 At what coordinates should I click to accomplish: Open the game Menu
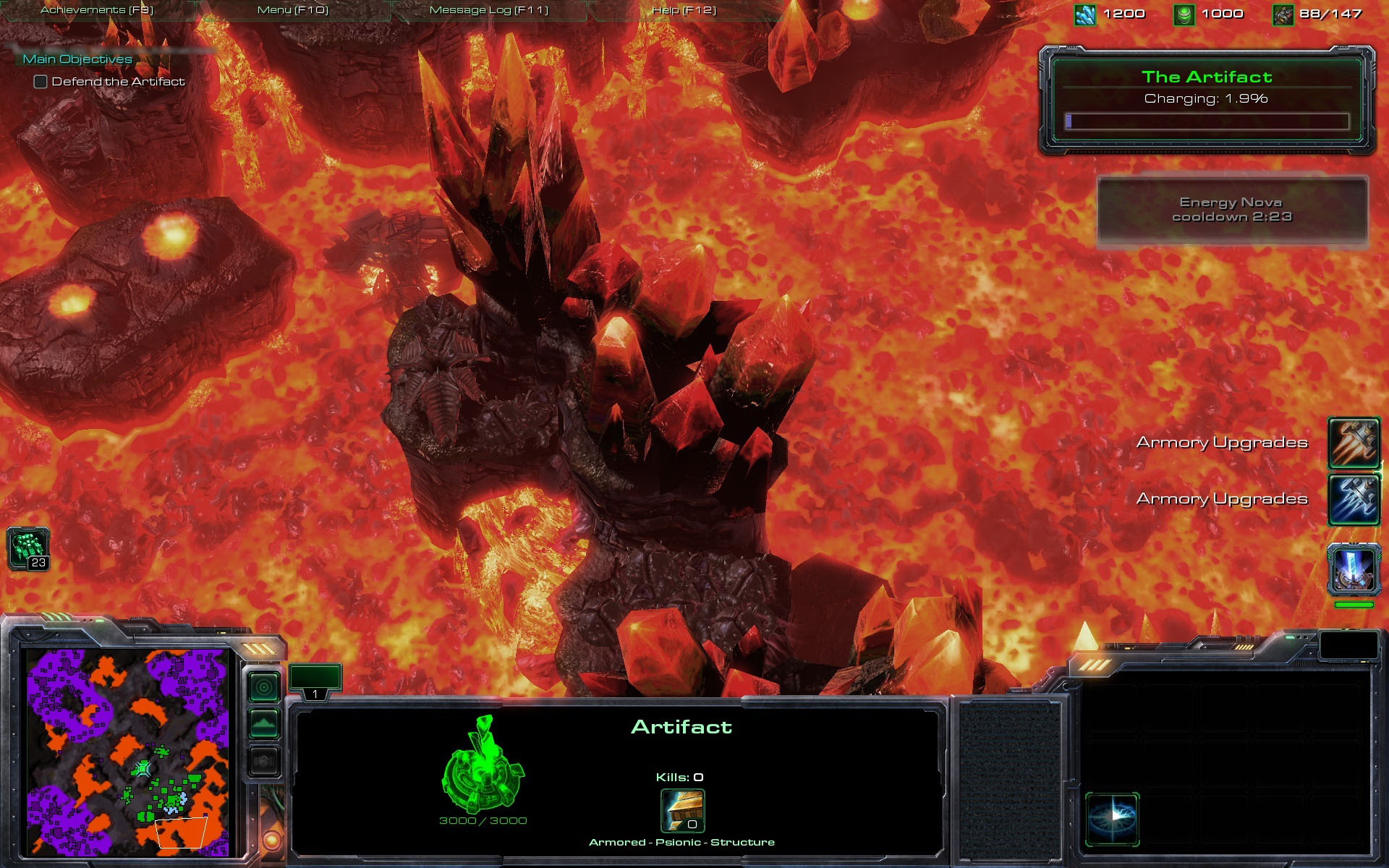click(293, 10)
